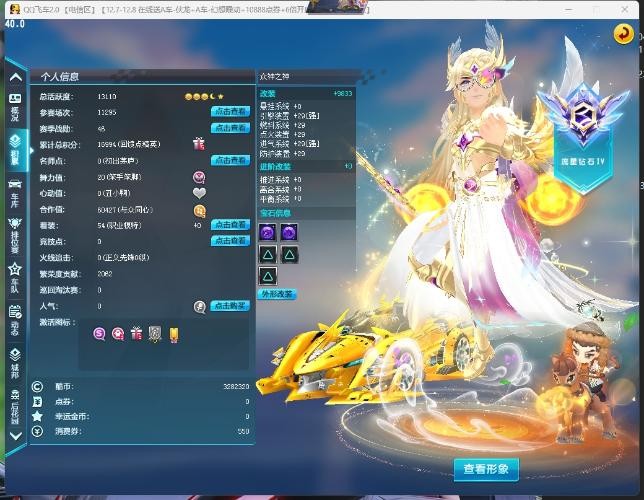The image size is (644, 500).
Task: Switch to the 车队 team tab
Action: pos(15,275)
